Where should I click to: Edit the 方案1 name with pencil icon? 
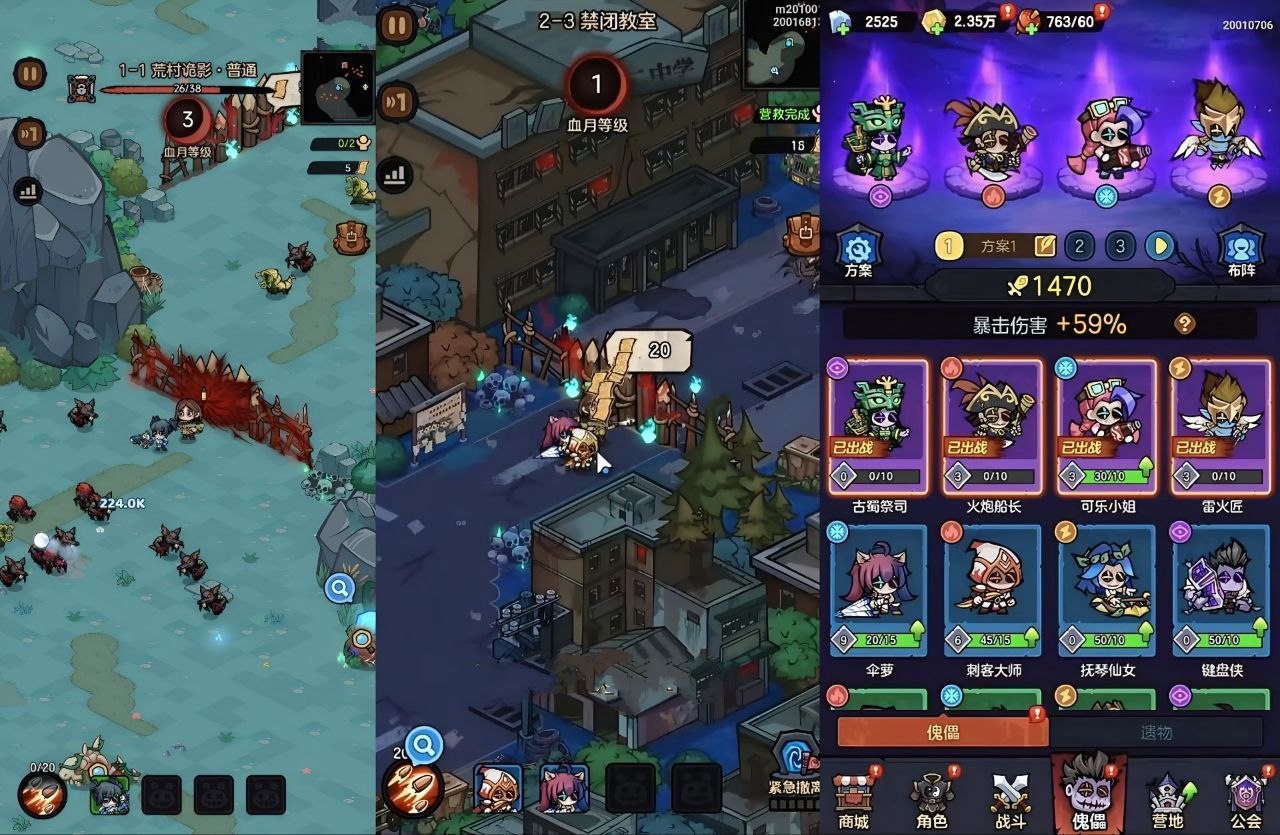tap(1044, 246)
